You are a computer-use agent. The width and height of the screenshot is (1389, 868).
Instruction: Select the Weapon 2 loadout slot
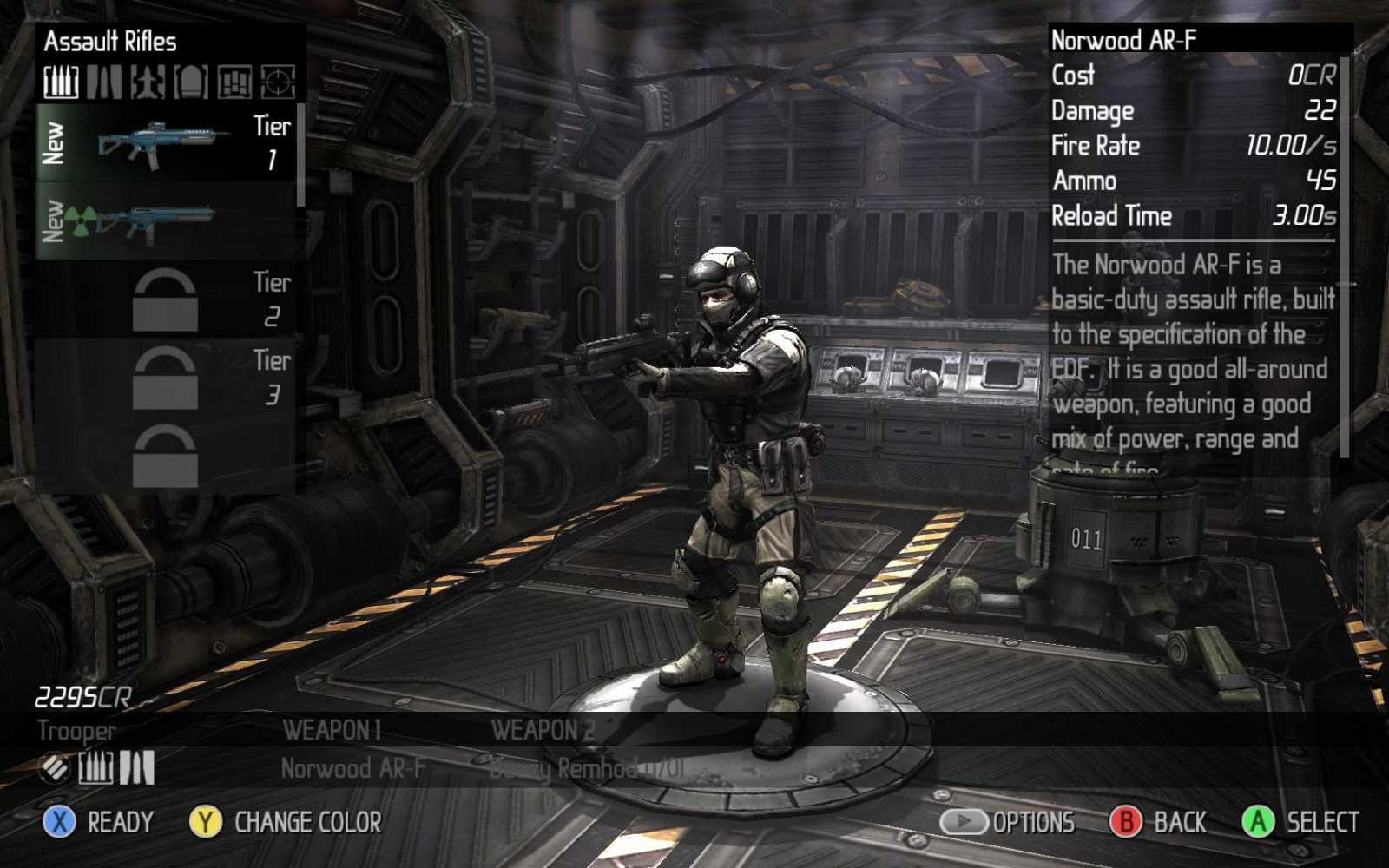pos(586,768)
